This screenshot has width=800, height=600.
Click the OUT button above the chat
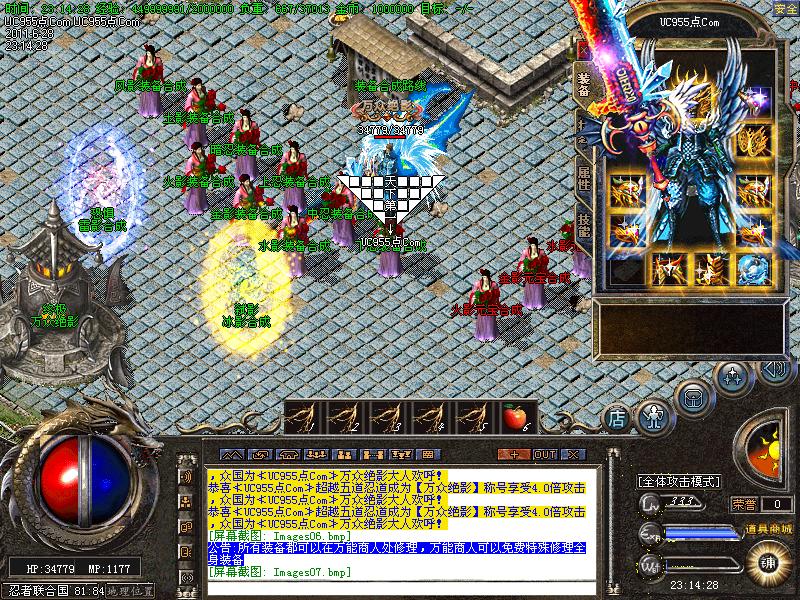pos(545,454)
